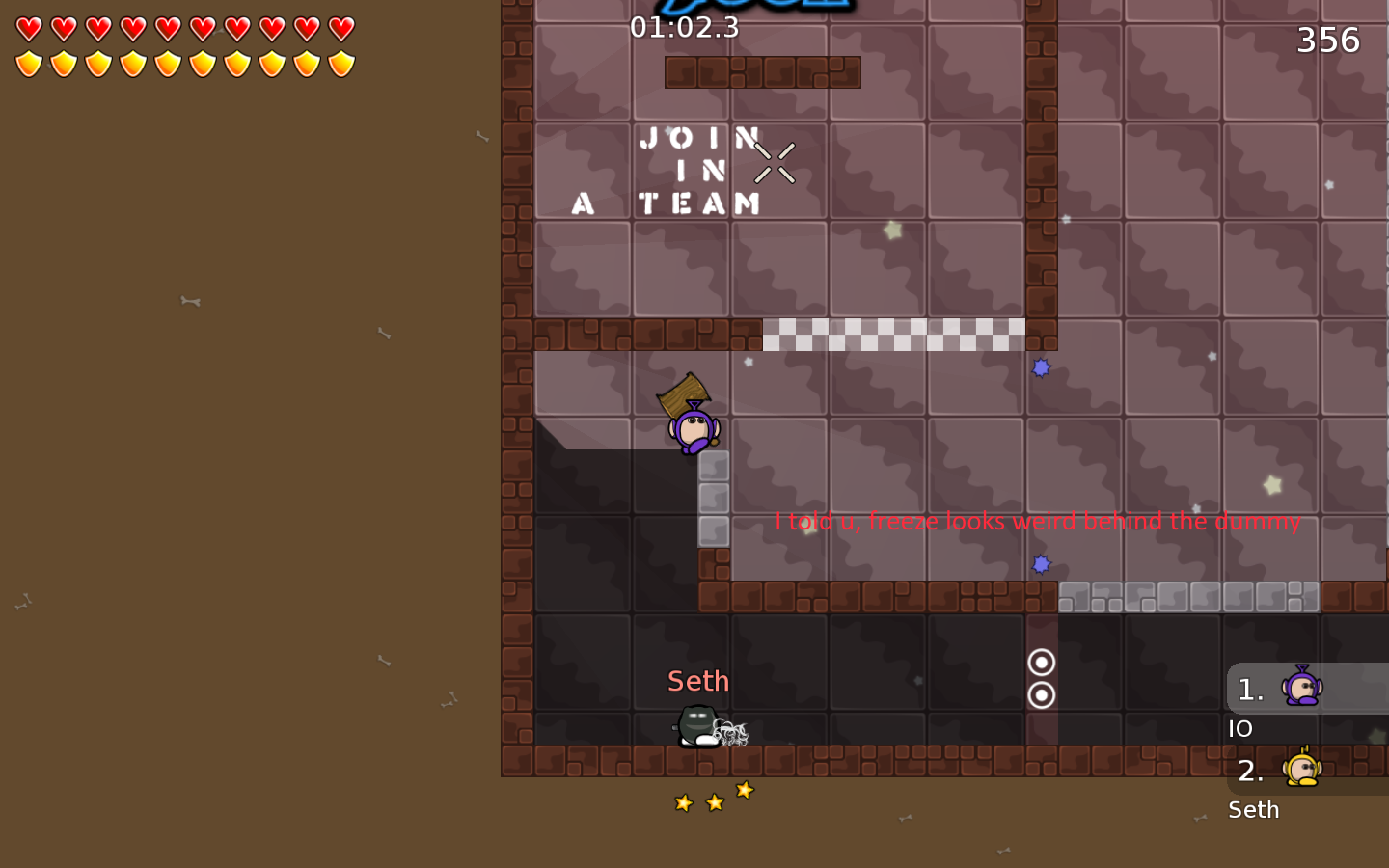
Task: Select the last heart in the health bar
Action: (340, 30)
